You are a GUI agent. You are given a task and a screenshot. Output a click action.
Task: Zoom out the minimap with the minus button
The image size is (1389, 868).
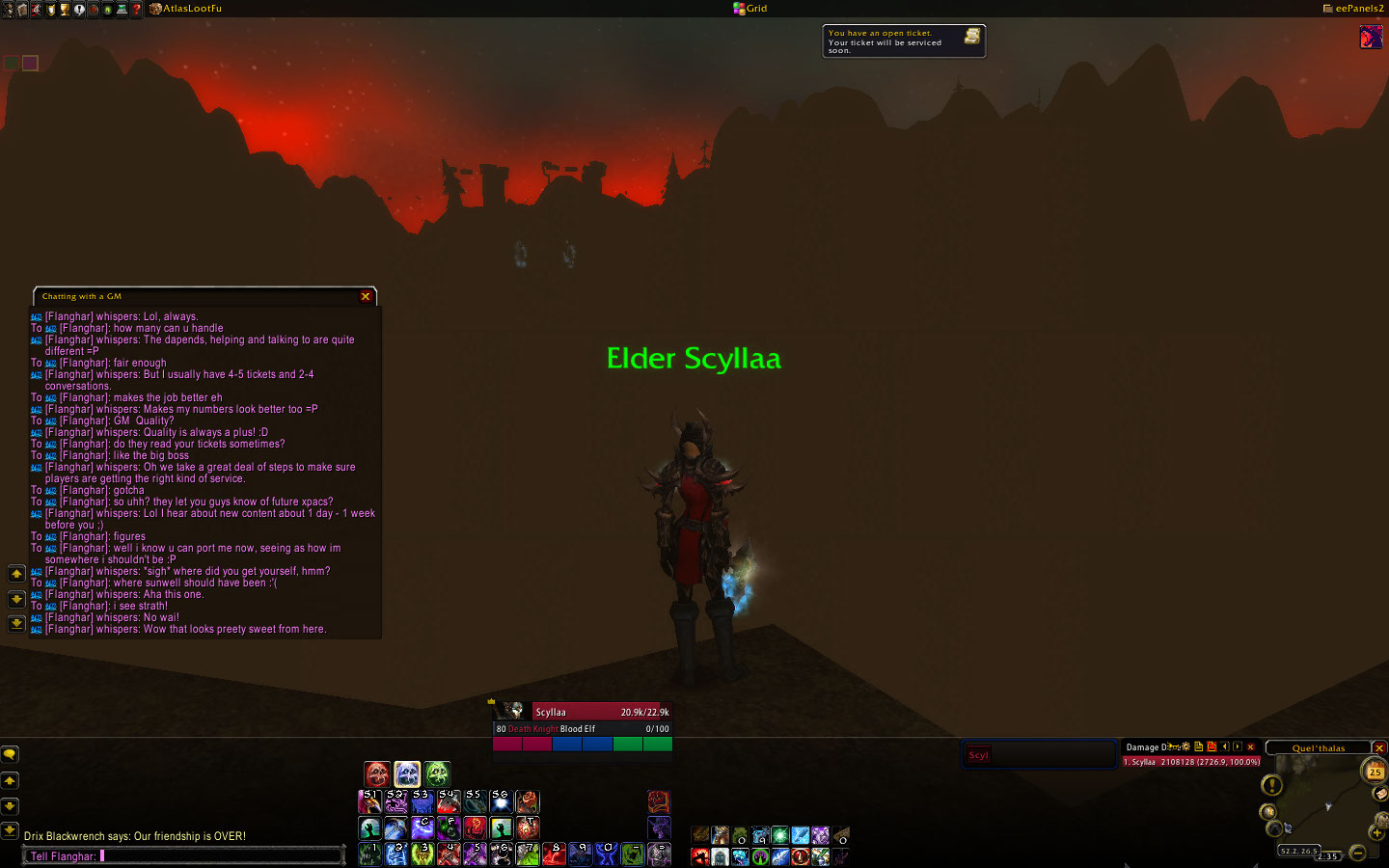(1358, 853)
